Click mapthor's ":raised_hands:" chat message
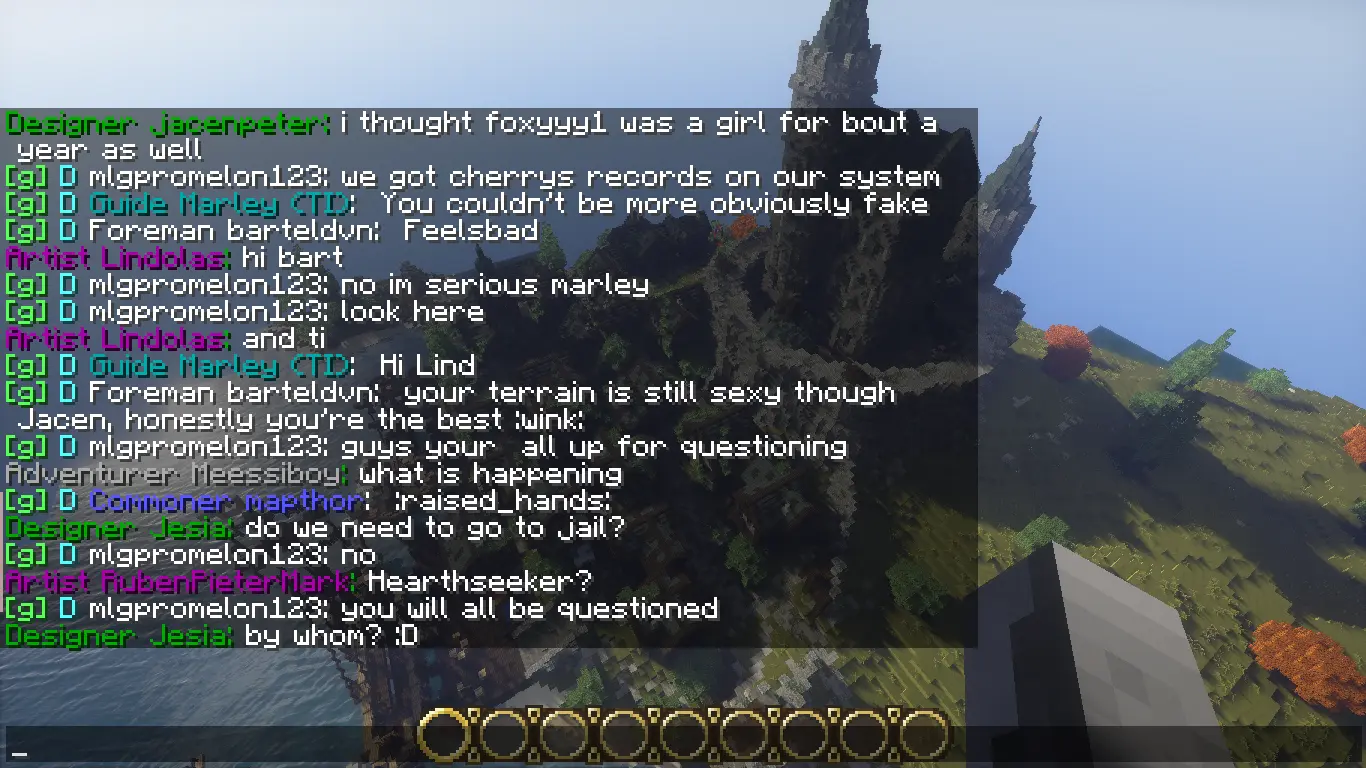The height and width of the screenshot is (768, 1366). 488,501
